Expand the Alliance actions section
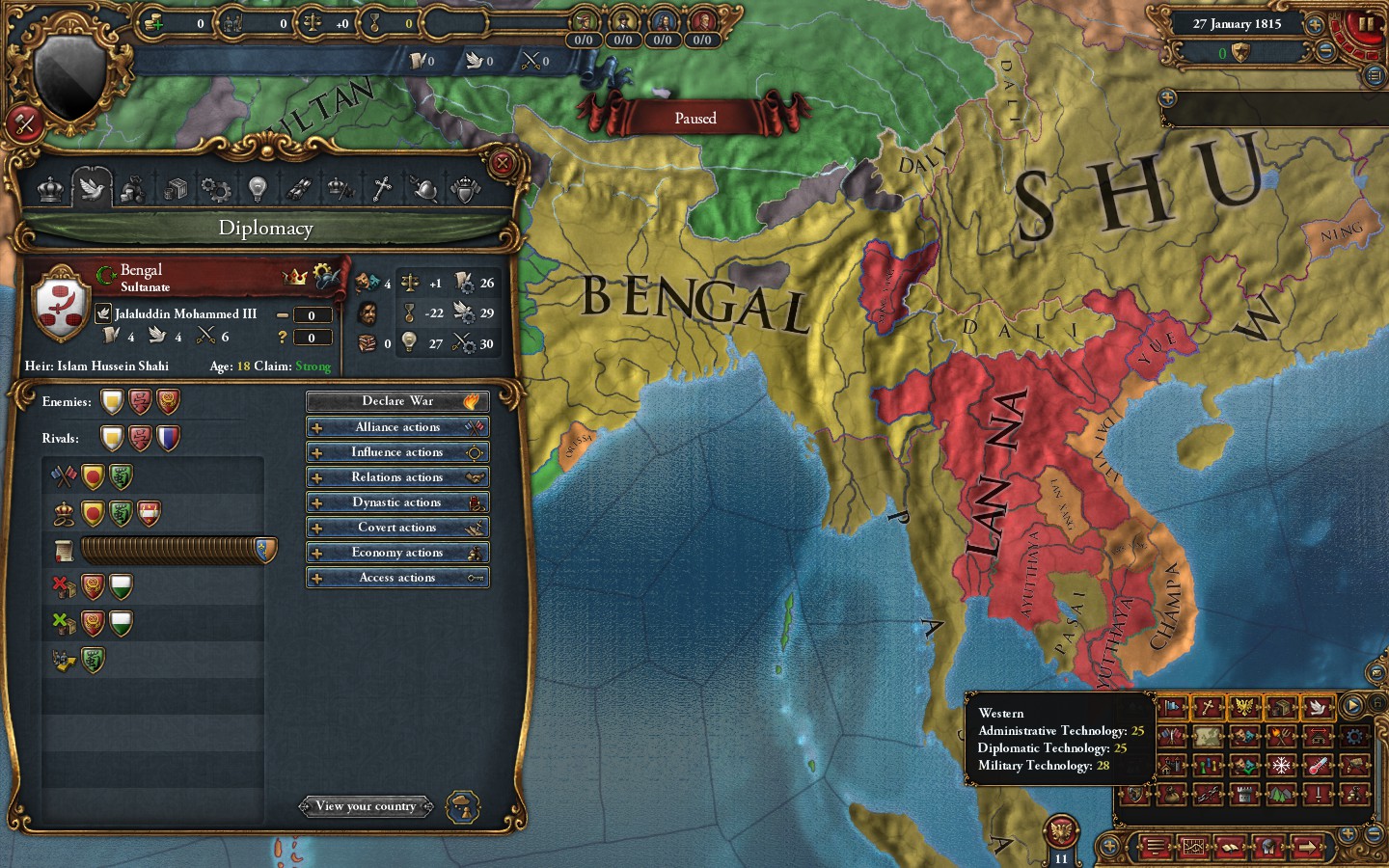This screenshot has height=868, width=1389. click(397, 426)
